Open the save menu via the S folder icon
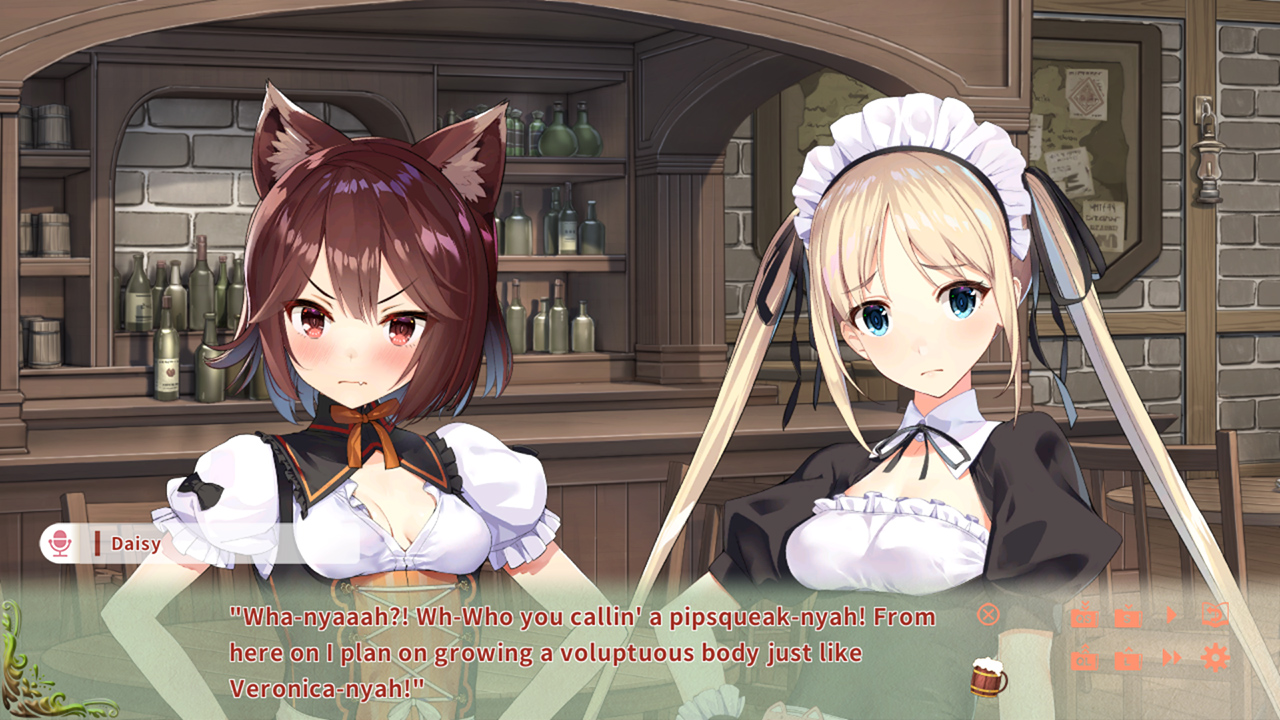 [1128, 617]
